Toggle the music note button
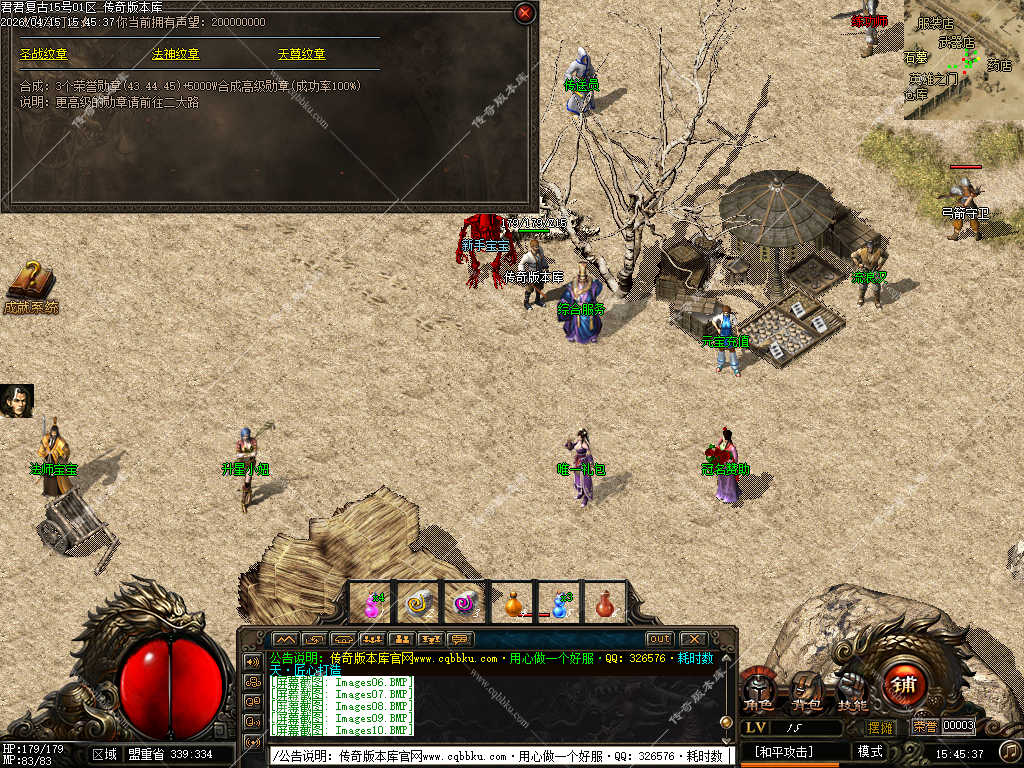This screenshot has height=768, width=1024. pyautogui.click(x=1010, y=751)
